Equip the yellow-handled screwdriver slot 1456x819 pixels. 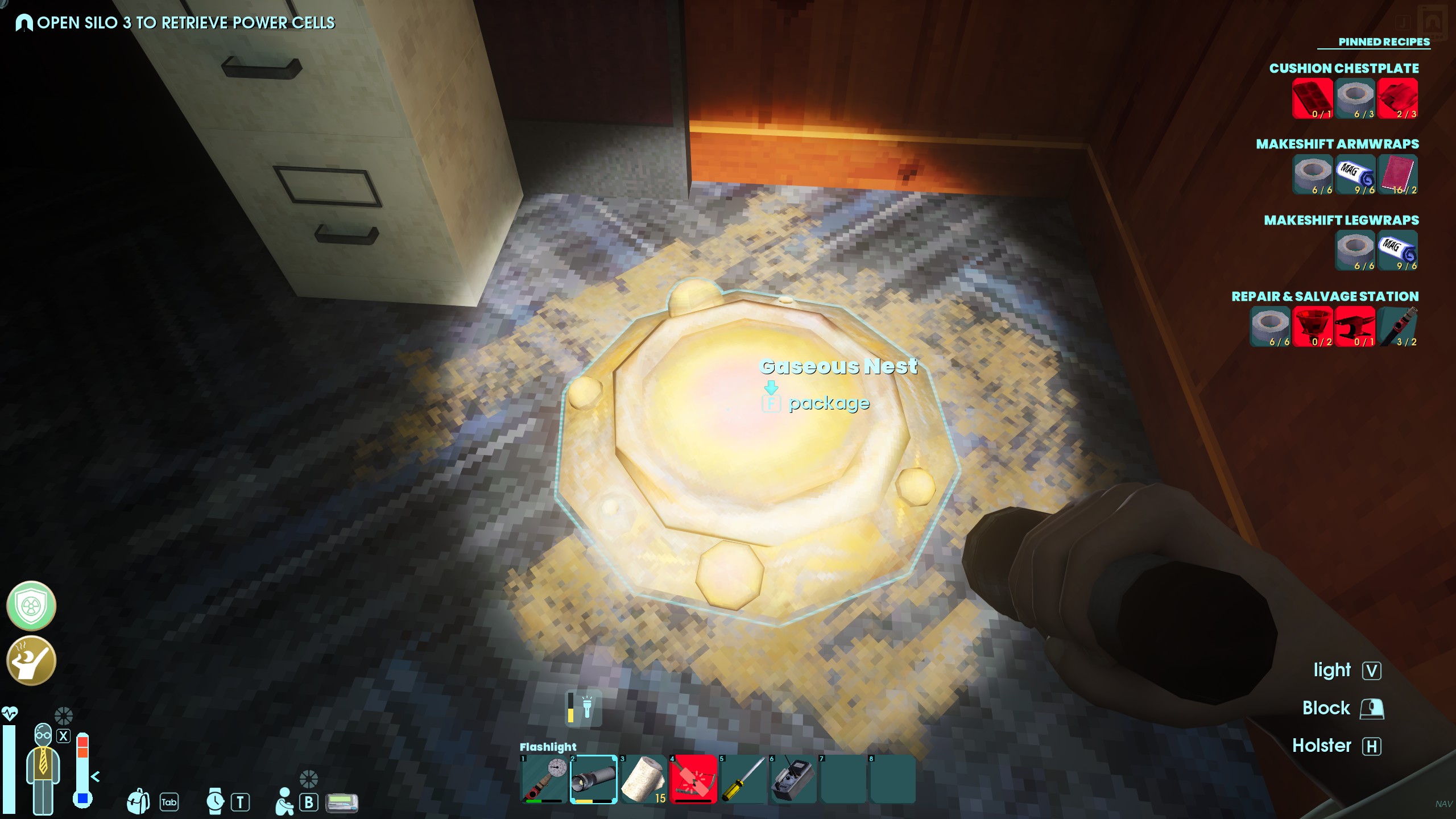tap(743, 779)
